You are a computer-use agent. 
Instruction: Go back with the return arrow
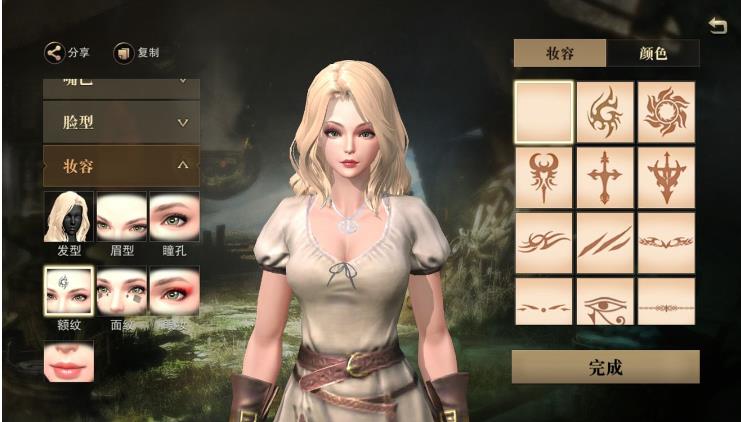pos(716,26)
